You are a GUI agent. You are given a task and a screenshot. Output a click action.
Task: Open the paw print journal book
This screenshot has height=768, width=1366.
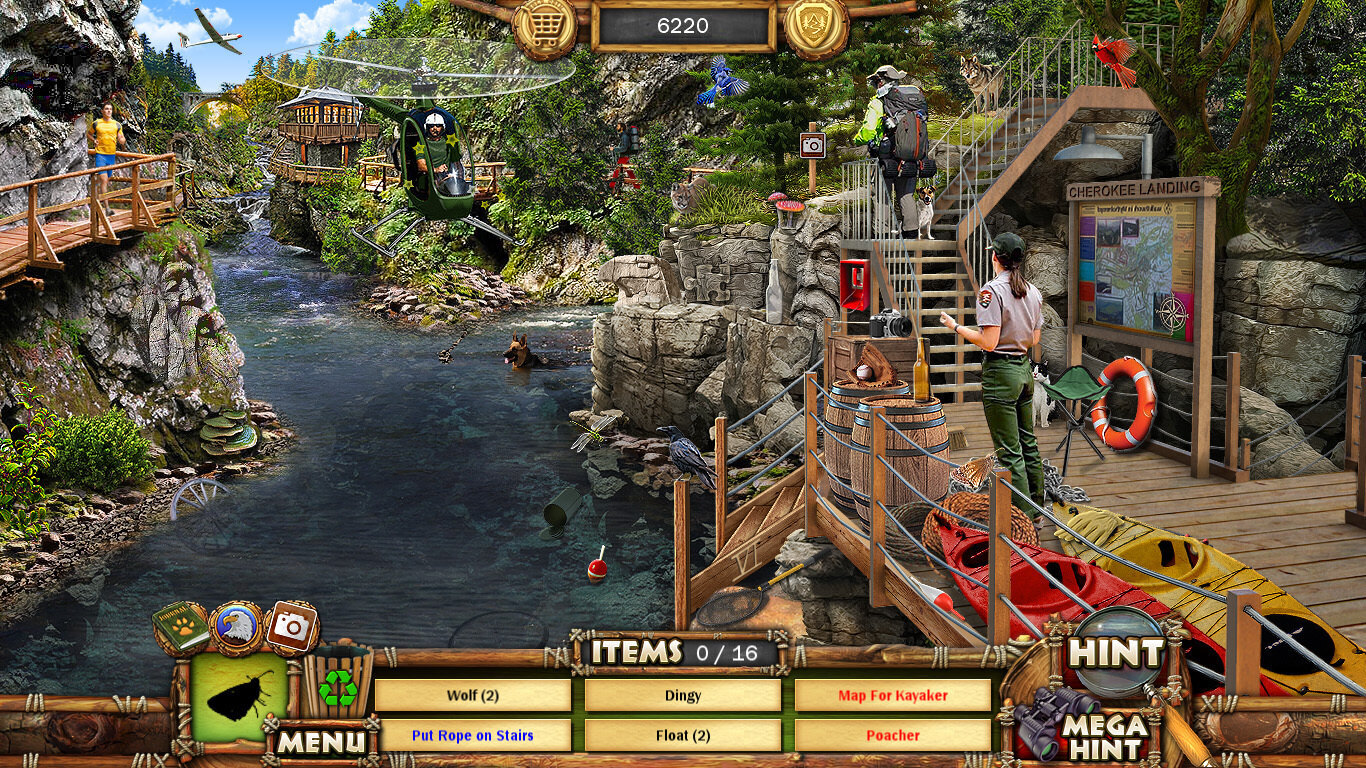point(181,628)
